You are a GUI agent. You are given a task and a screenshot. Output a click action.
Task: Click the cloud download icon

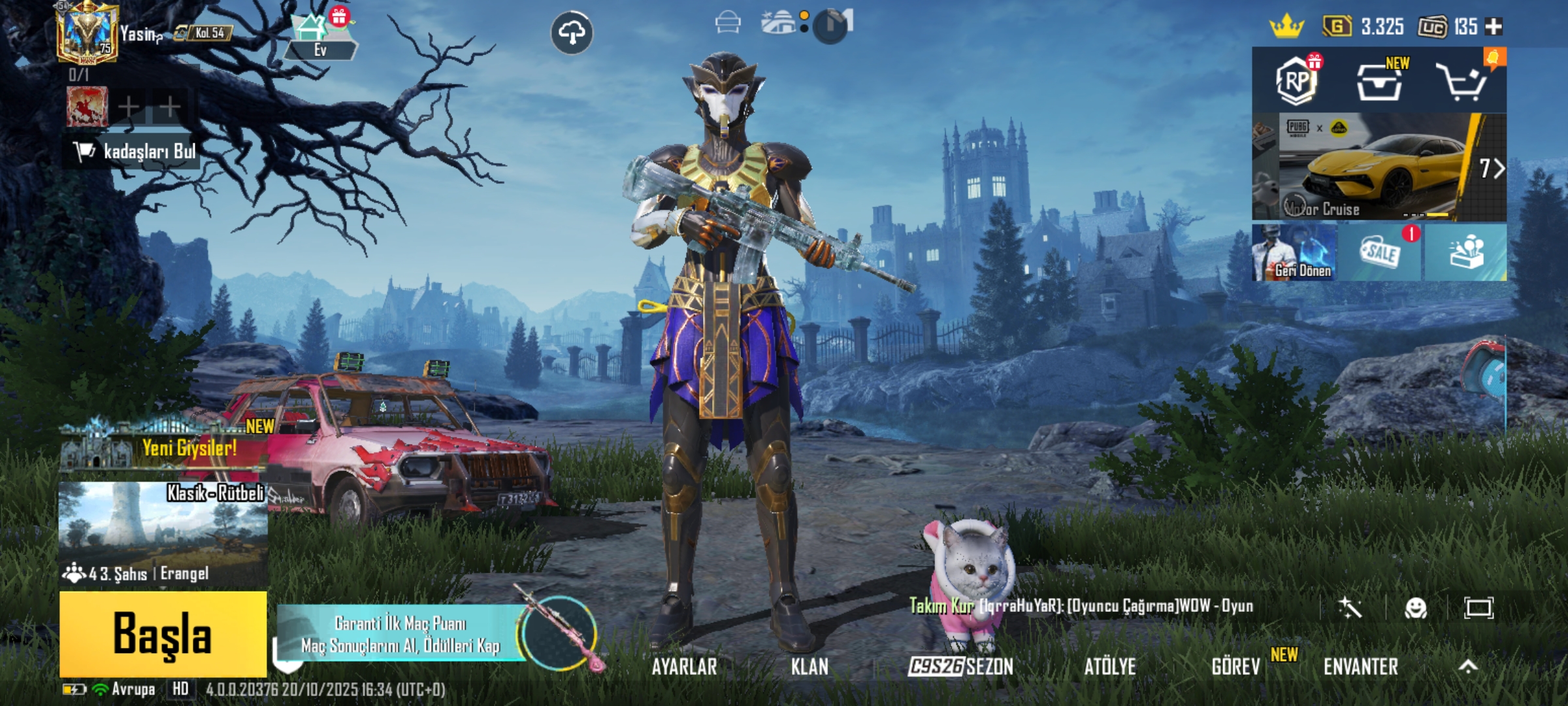572,32
